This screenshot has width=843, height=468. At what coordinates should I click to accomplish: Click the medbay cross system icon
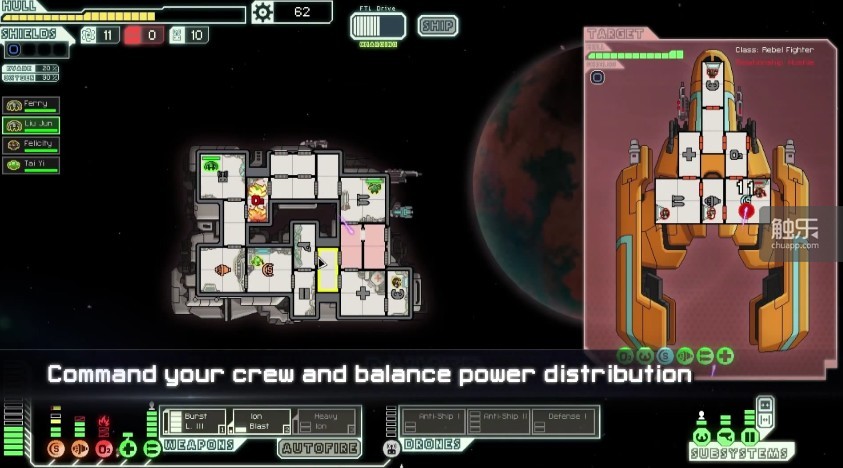pyautogui.click(x=127, y=448)
